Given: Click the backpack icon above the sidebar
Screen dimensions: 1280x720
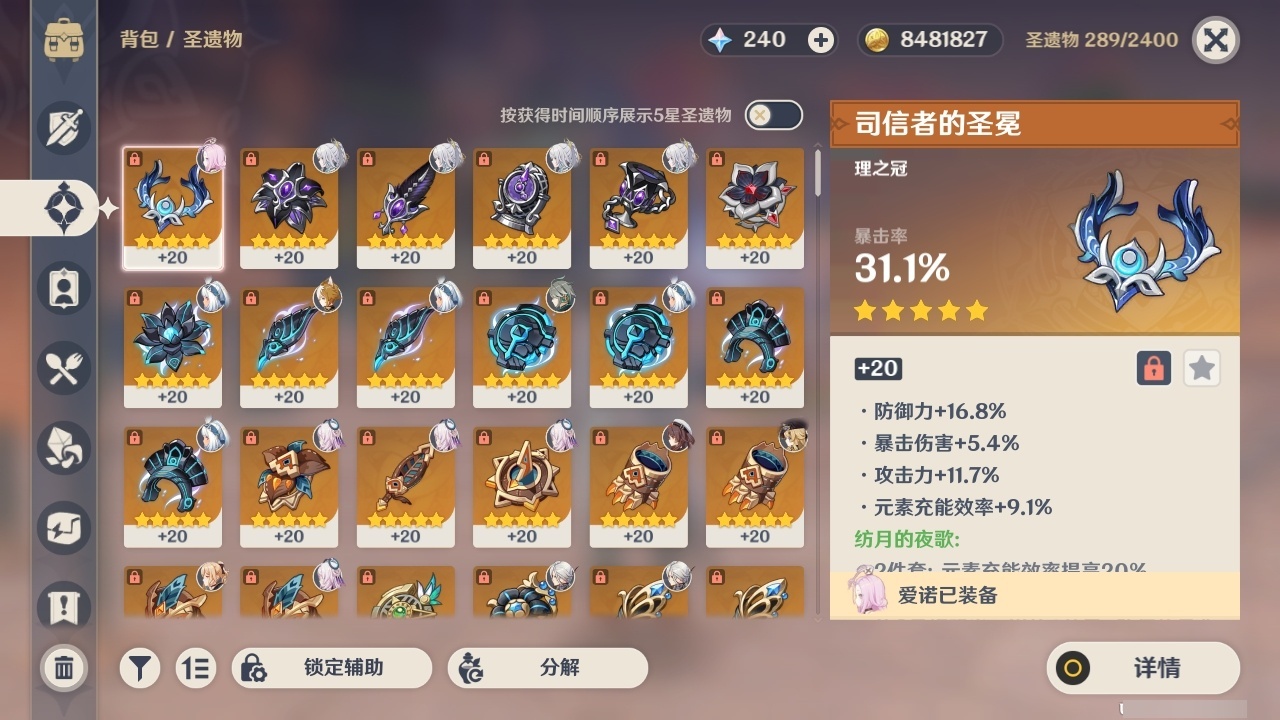Looking at the screenshot, I should coord(63,40).
